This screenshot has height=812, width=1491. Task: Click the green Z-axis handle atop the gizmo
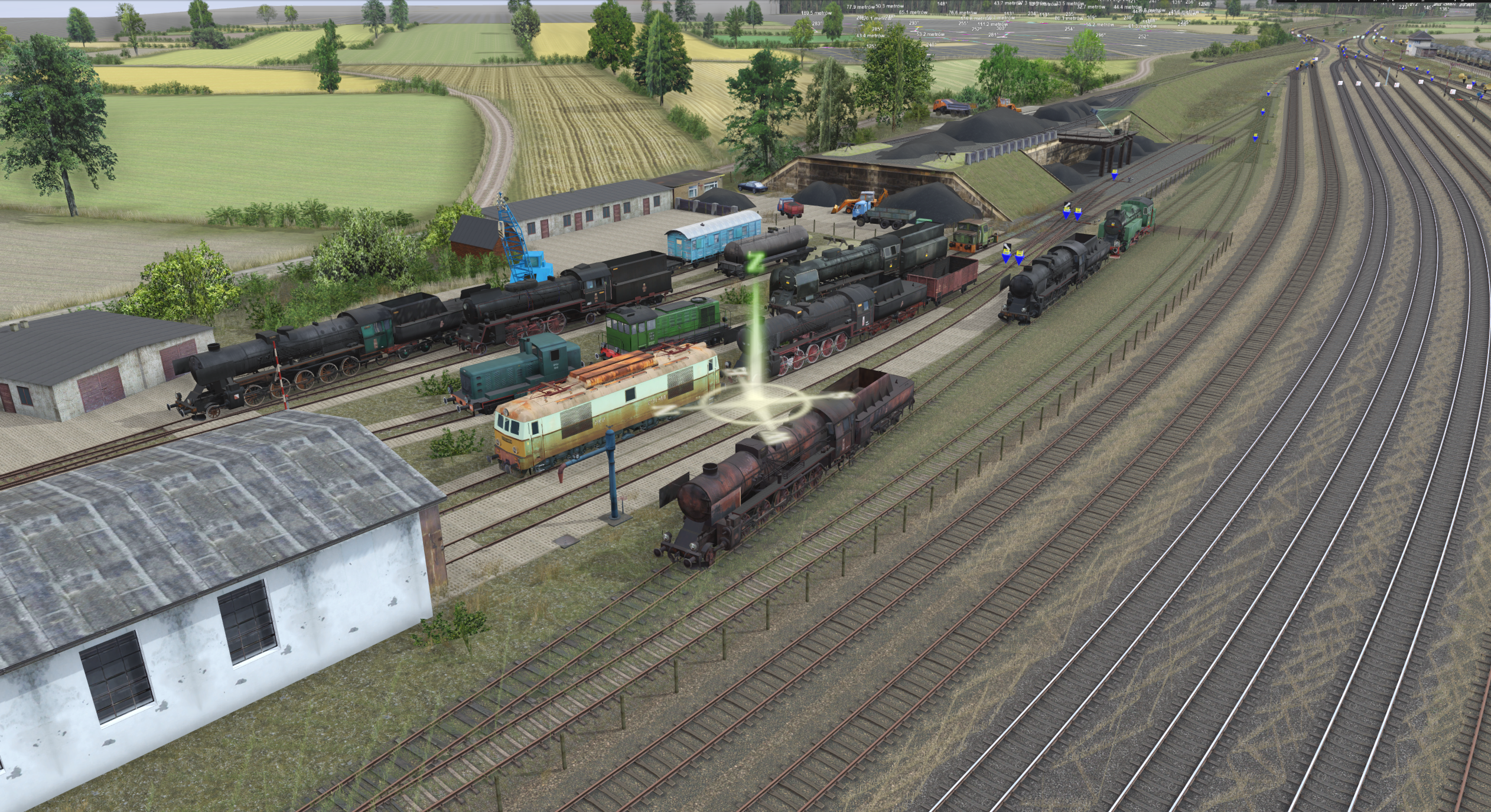[754, 262]
